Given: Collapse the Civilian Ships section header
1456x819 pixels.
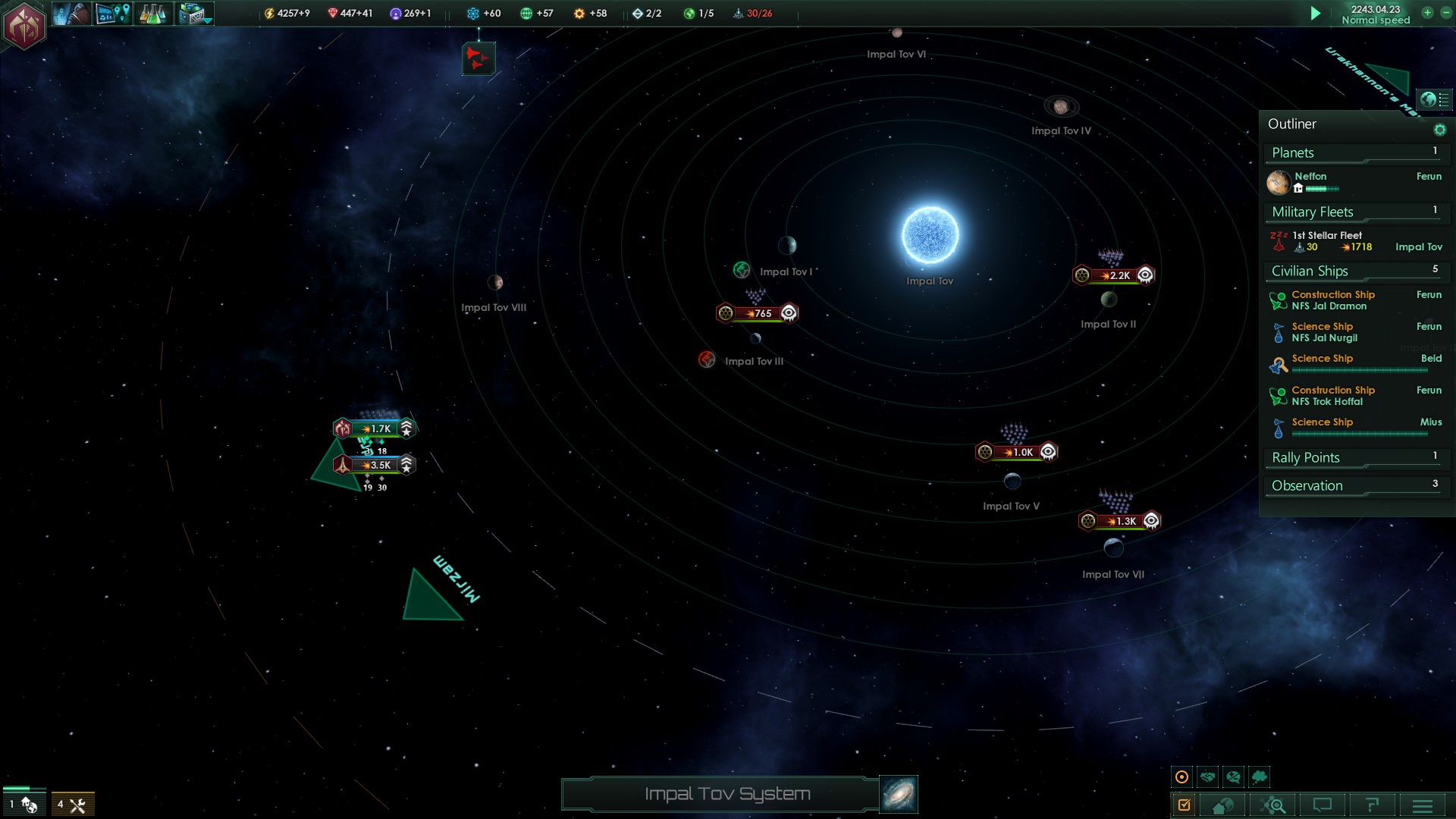Looking at the screenshot, I should (1354, 271).
